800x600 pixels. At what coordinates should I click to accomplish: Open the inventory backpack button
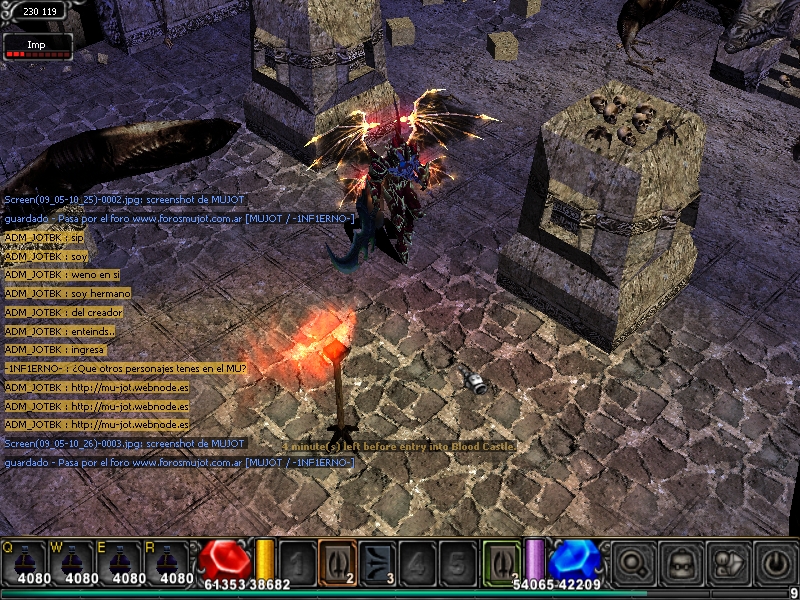681,562
